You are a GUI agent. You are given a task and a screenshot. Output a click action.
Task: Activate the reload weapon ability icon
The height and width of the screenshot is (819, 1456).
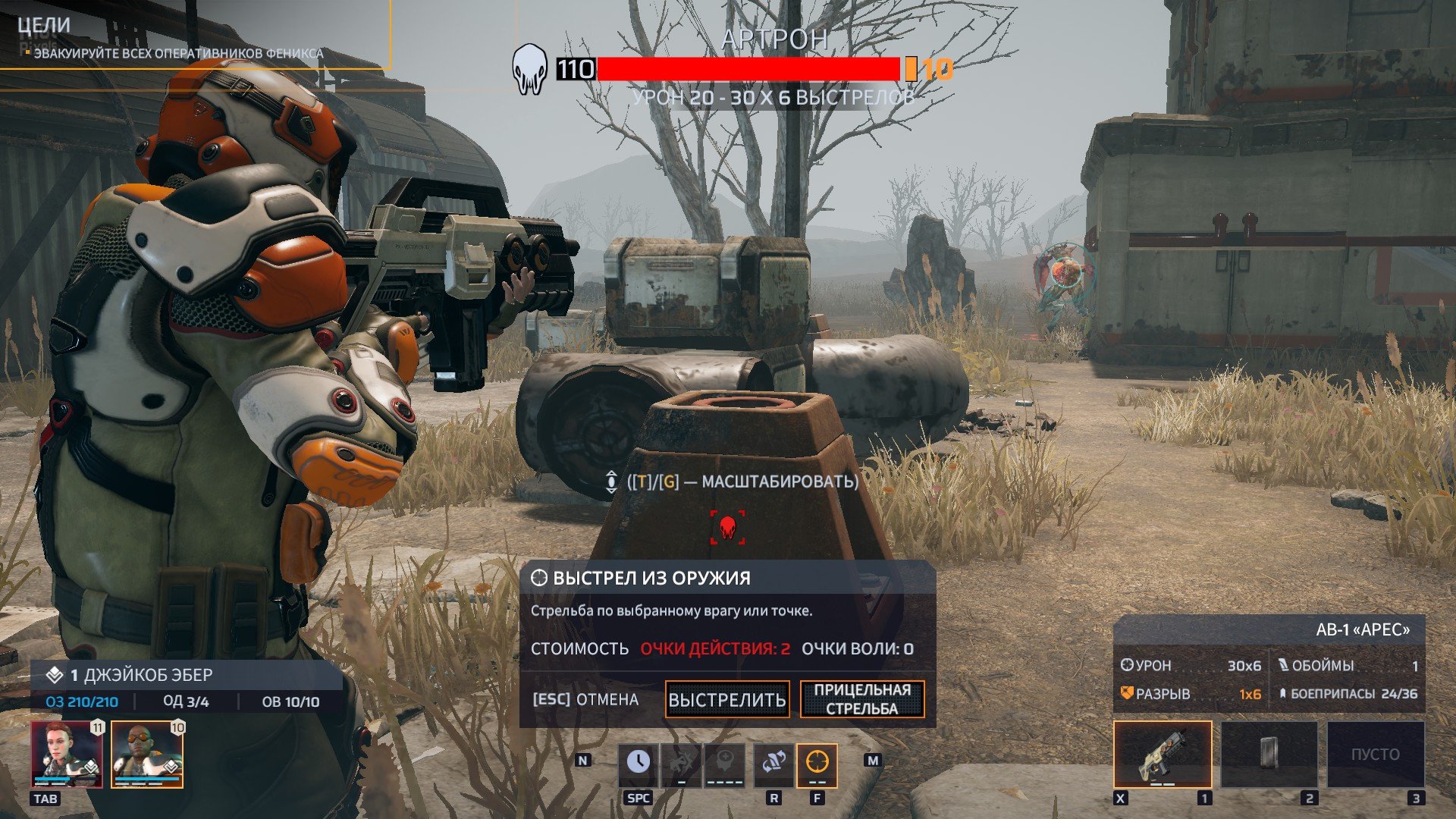coord(773,764)
